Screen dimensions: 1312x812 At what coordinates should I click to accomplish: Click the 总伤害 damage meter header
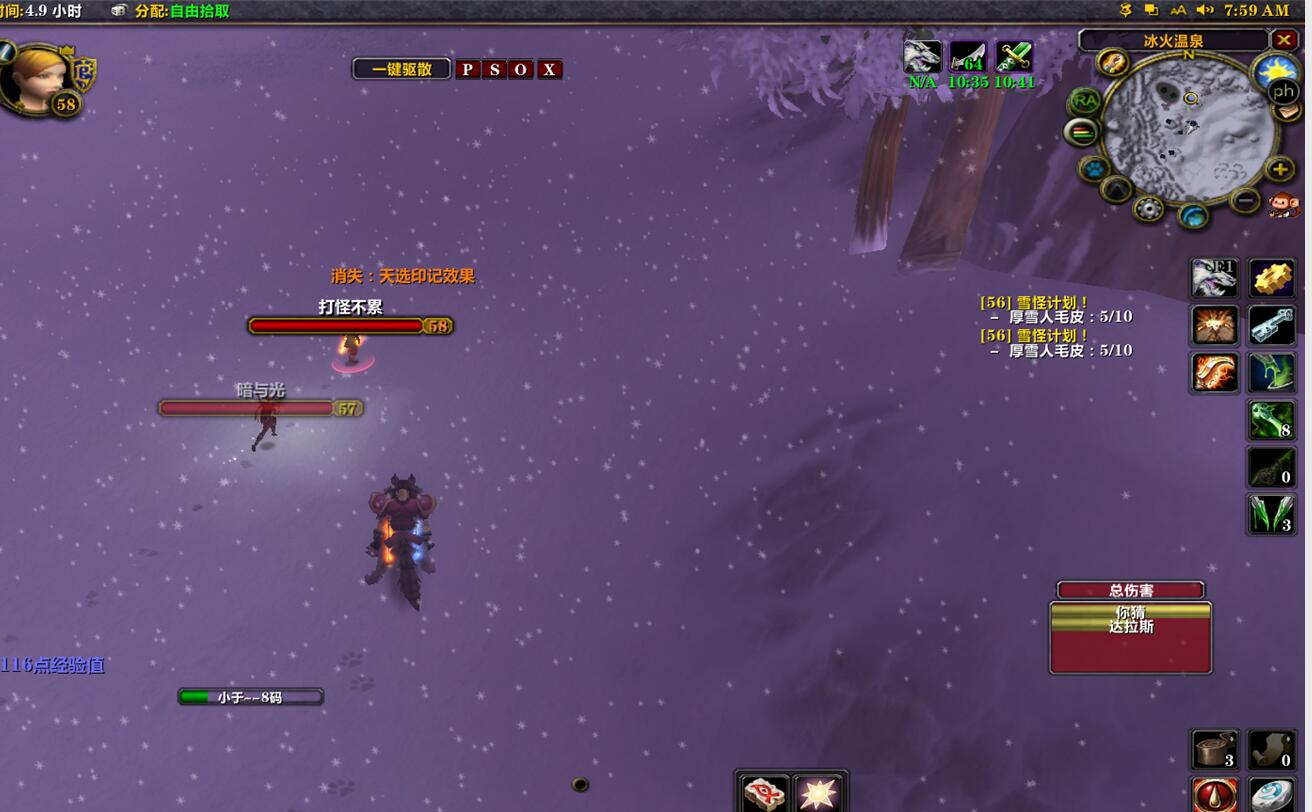[x=1130, y=590]
